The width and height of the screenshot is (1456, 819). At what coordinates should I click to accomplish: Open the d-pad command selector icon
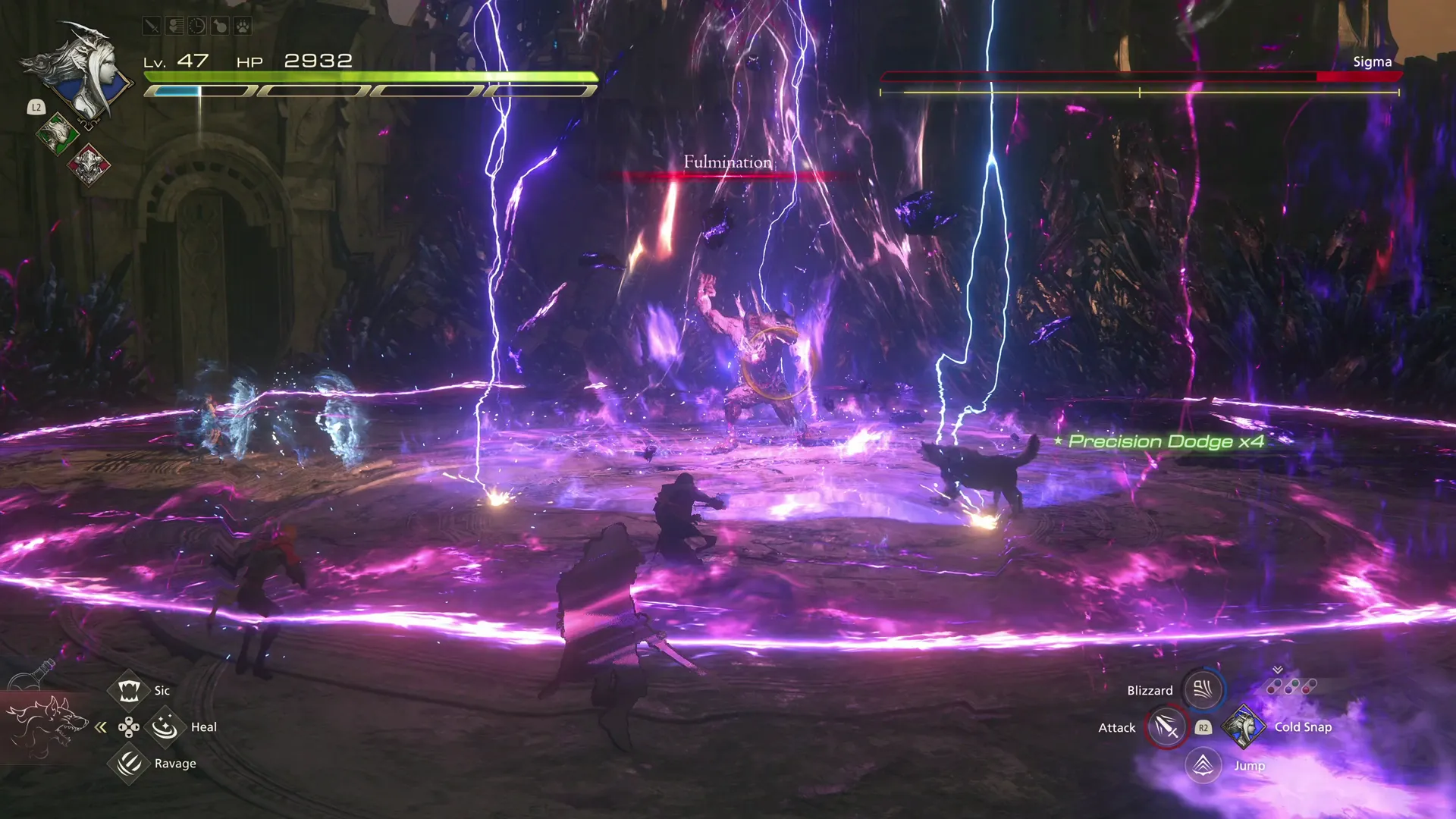click(x=129, y=727)
